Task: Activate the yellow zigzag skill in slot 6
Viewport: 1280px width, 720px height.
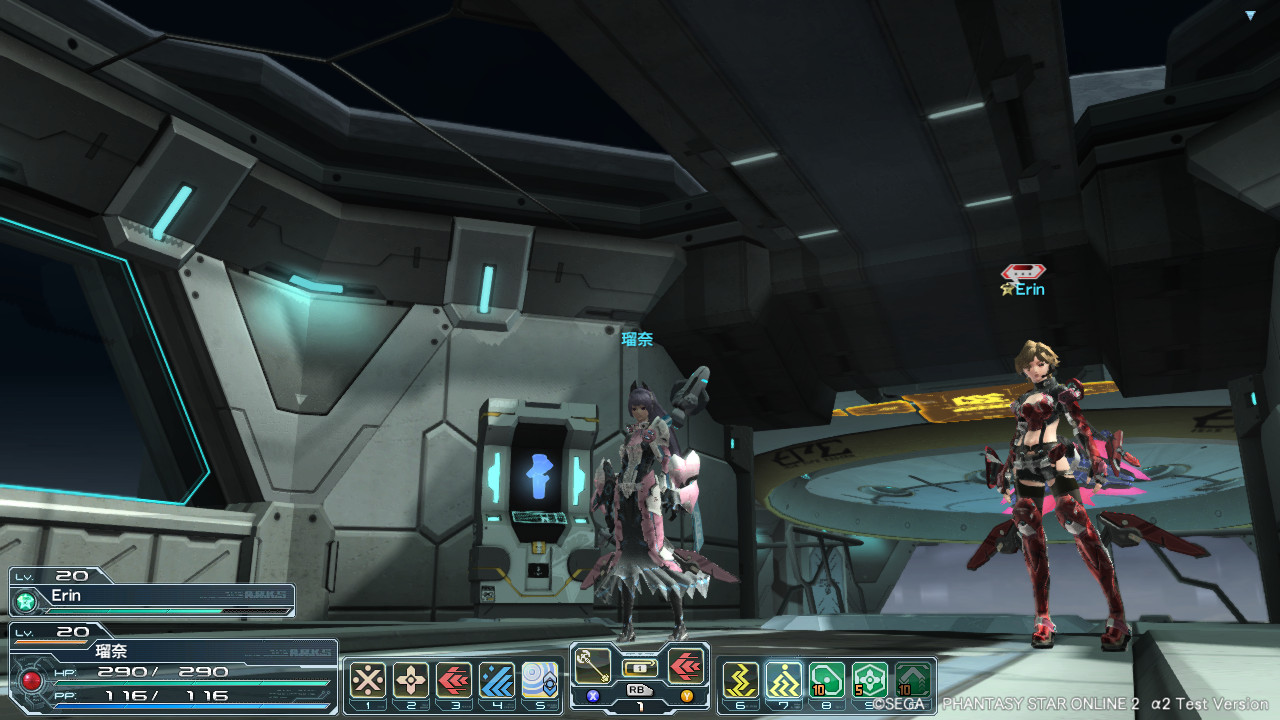Action: coord(741,680)
